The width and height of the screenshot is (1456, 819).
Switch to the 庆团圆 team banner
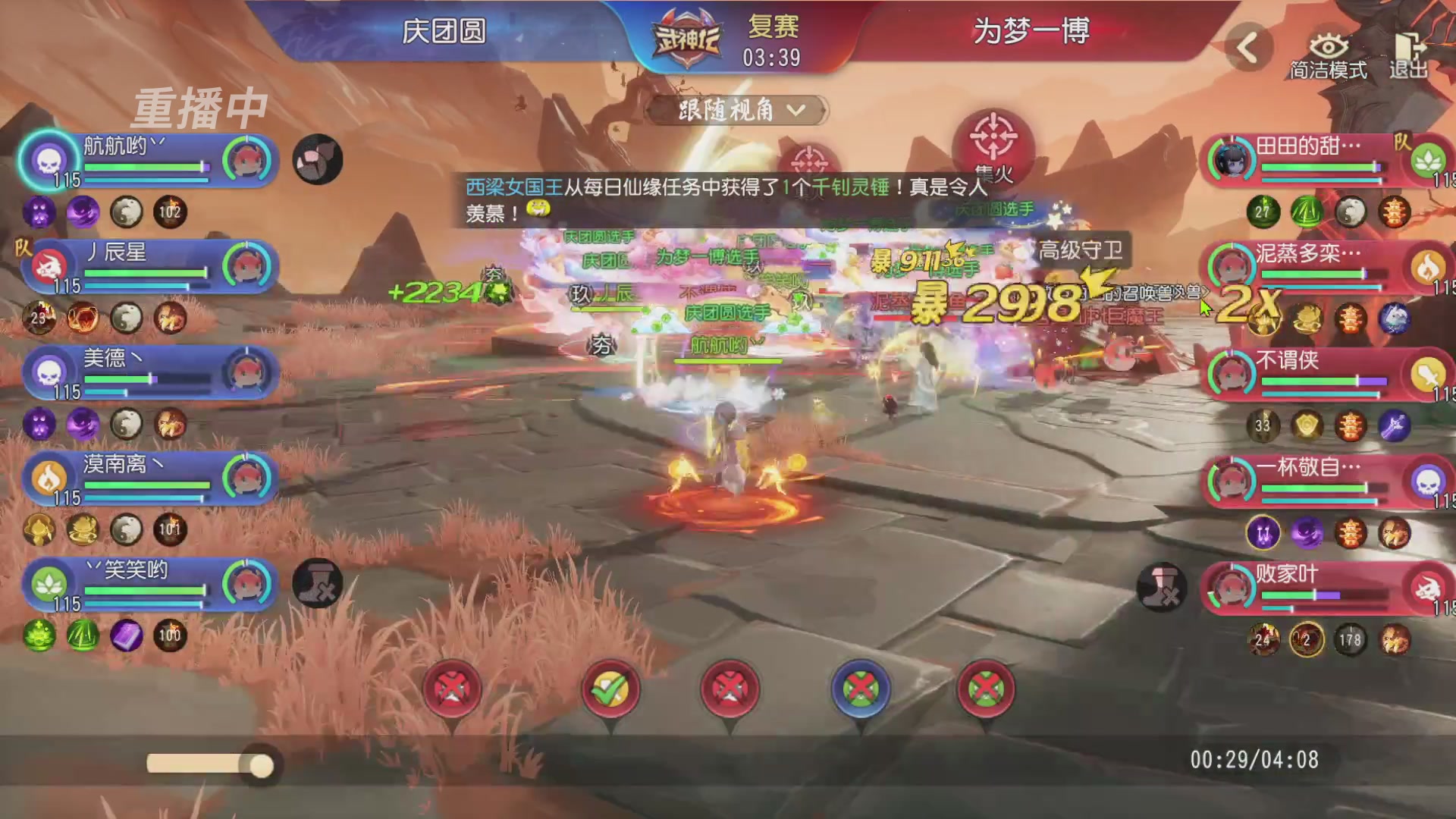click(x=444, y=32)
